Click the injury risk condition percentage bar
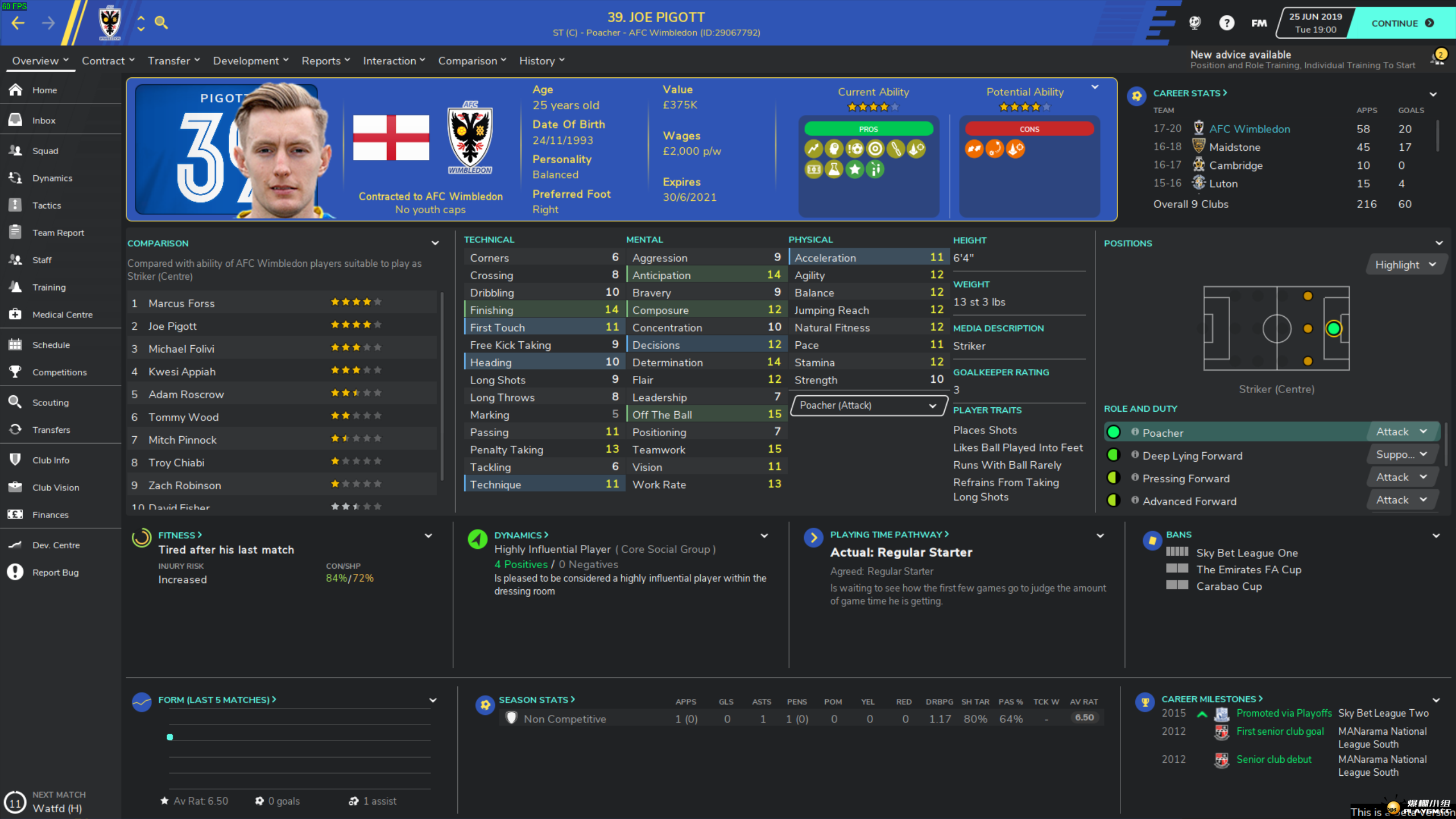This screenshot has height=819, width=1456. point(350,578)
